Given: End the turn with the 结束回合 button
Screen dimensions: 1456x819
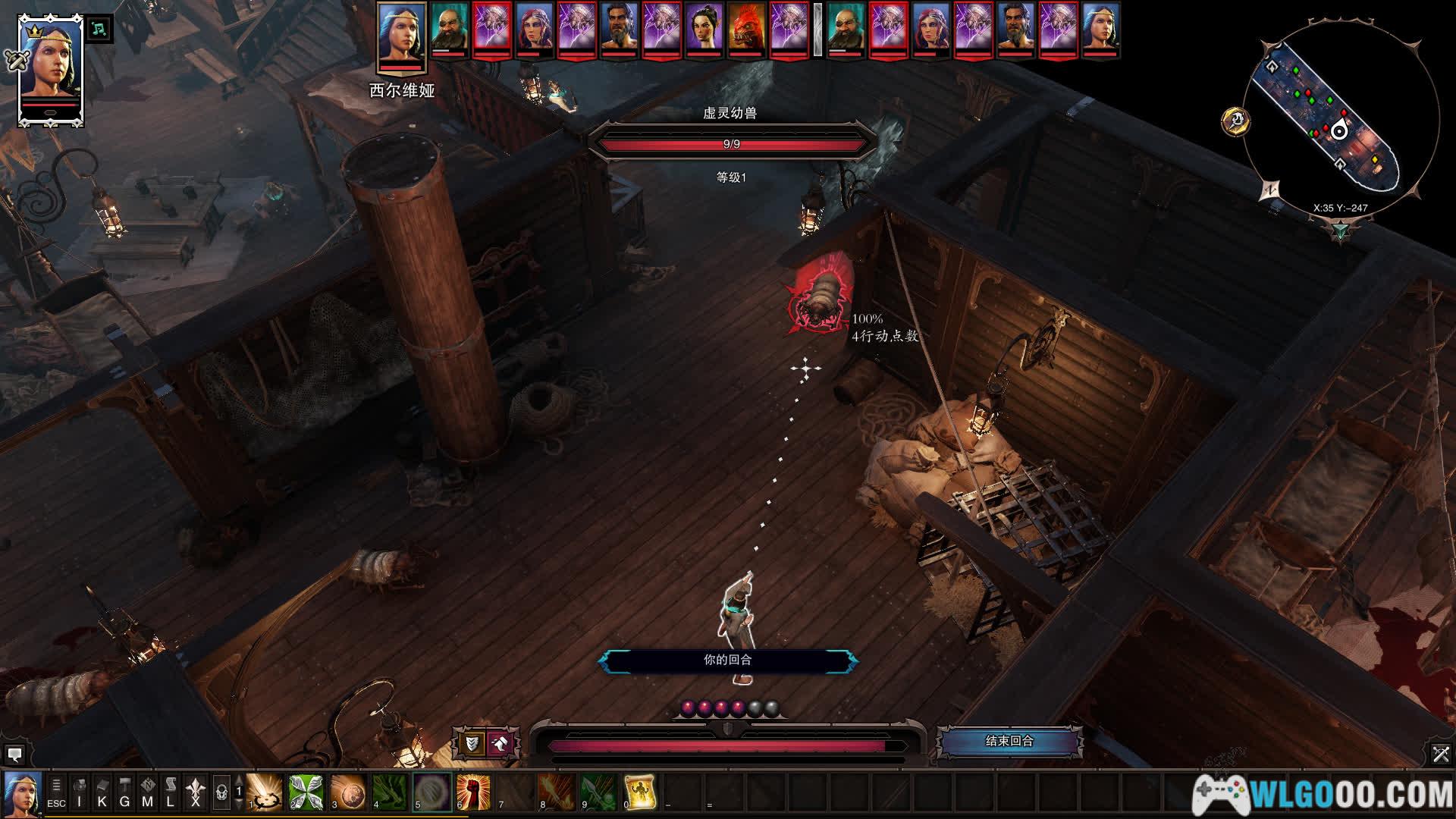Looking at the screenshot, I should (1009, 741).
